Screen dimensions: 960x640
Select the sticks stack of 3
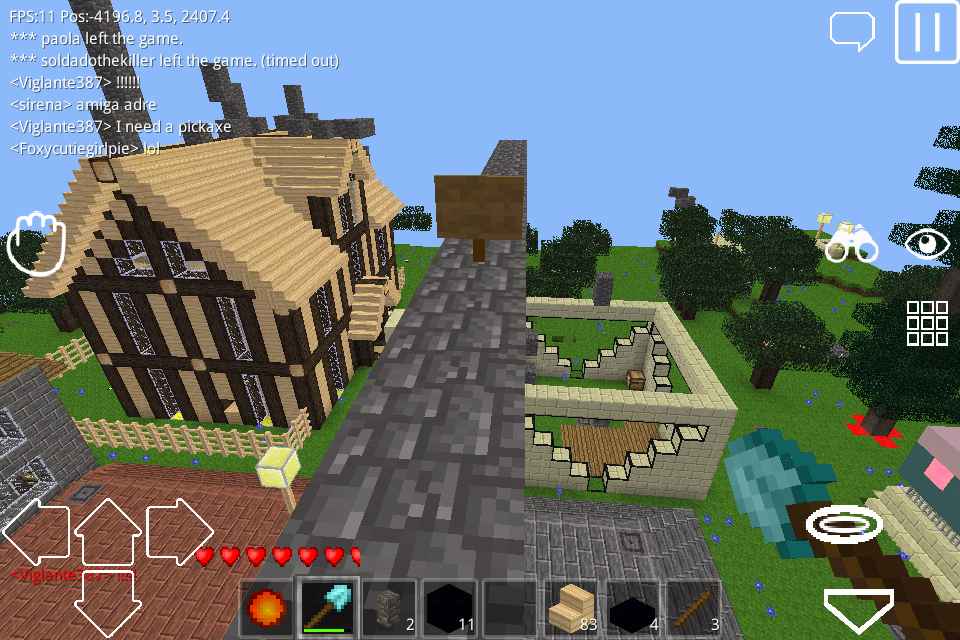click(x=693, y=607)
